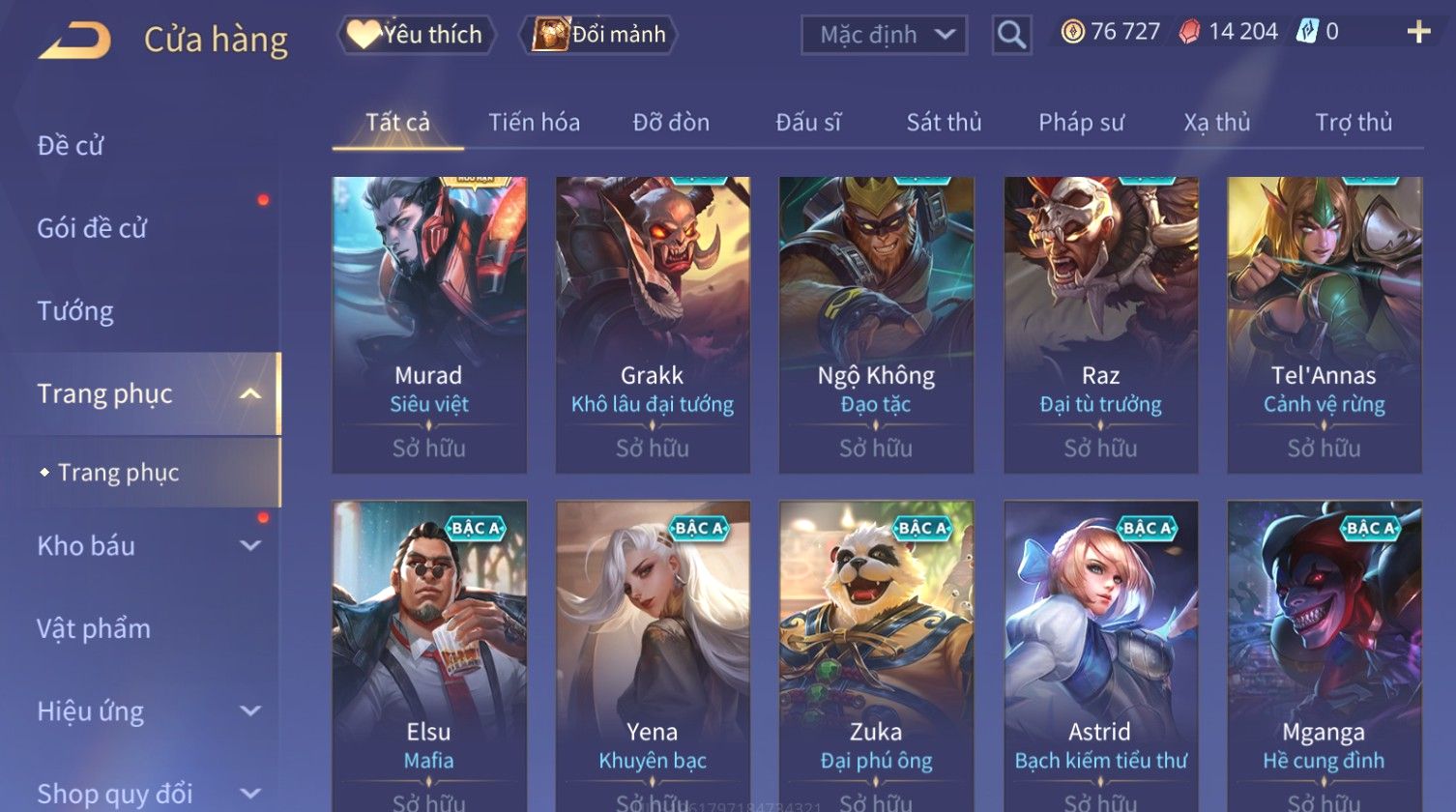The height and width of the screenshot is (812, 1456).
Task: Open the Đề cử menu entry
Action: [71, 146]
